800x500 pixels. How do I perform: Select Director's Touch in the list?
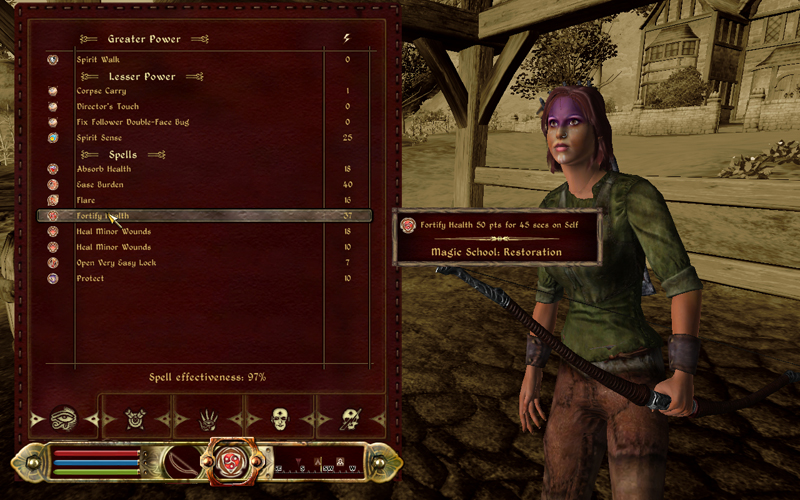pos(107,107)
